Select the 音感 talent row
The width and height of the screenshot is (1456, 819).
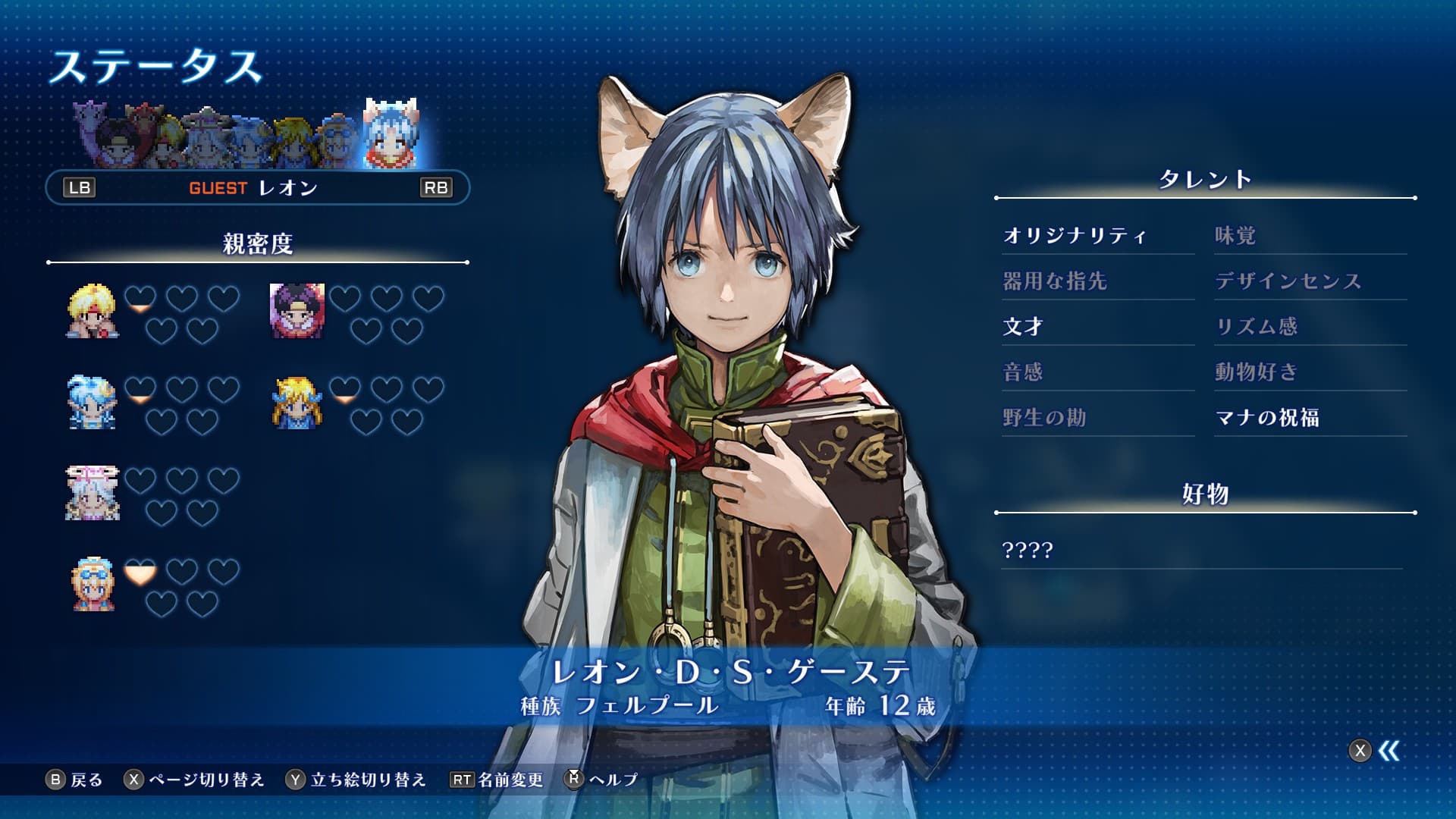coord(1022,372)
